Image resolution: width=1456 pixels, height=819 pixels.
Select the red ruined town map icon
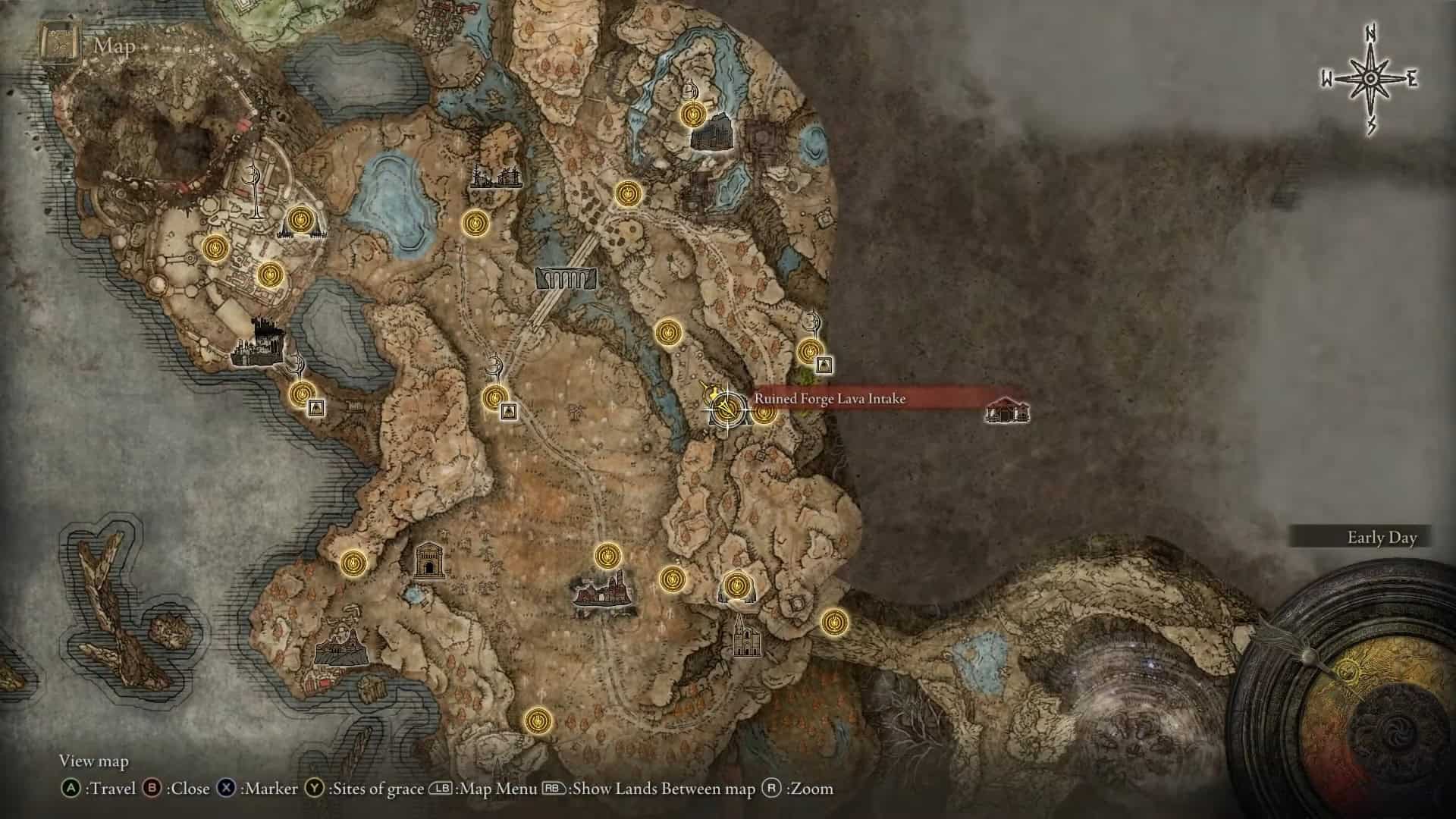tap(603, 593)
